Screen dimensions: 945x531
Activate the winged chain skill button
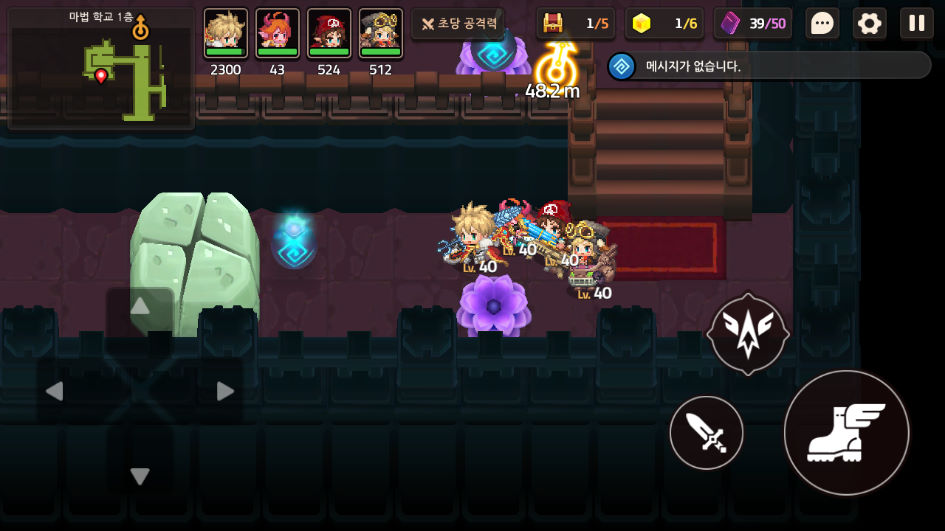(747, 334)
